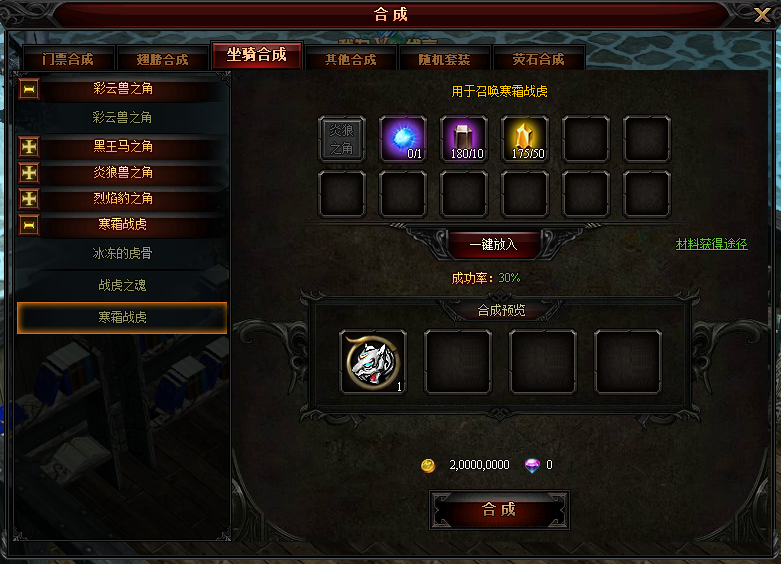Expand the 炎狼兽之角 category

pyautogui.click(x=29, y=173)
